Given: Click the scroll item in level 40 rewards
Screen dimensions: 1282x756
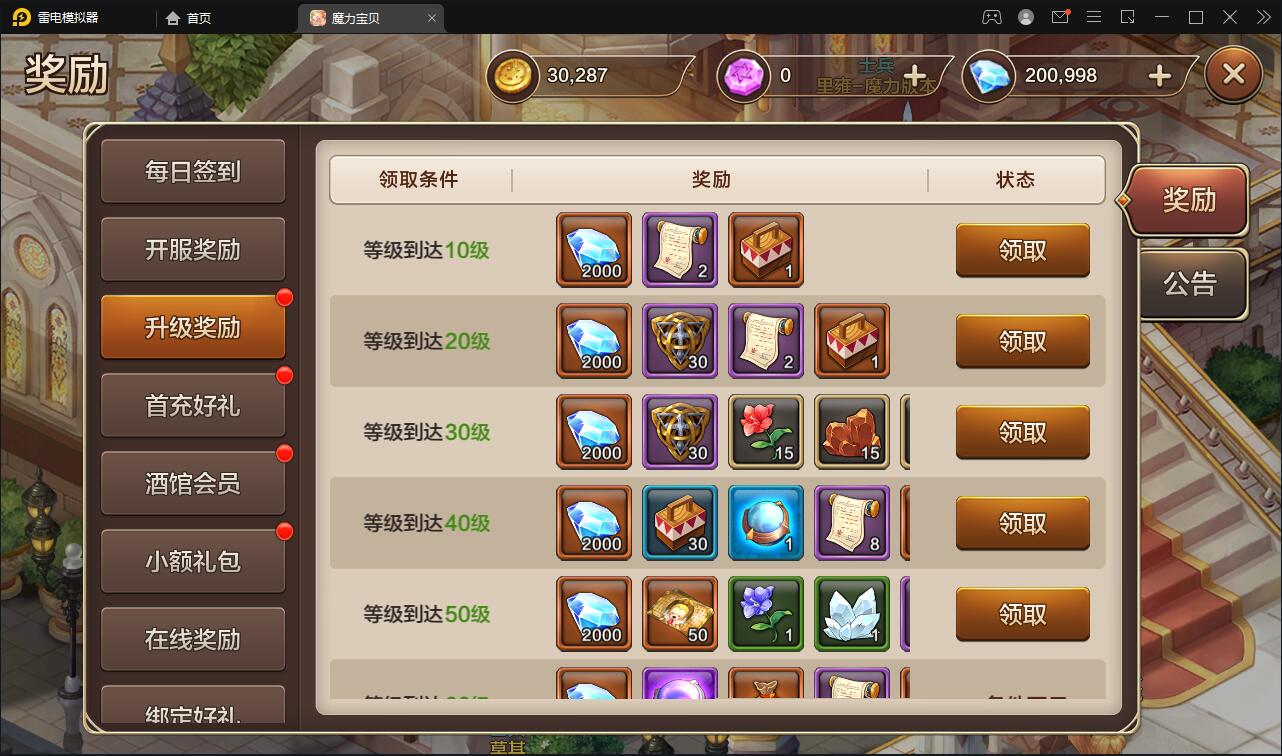Looking at the screenshot, I should pos(851,523).
